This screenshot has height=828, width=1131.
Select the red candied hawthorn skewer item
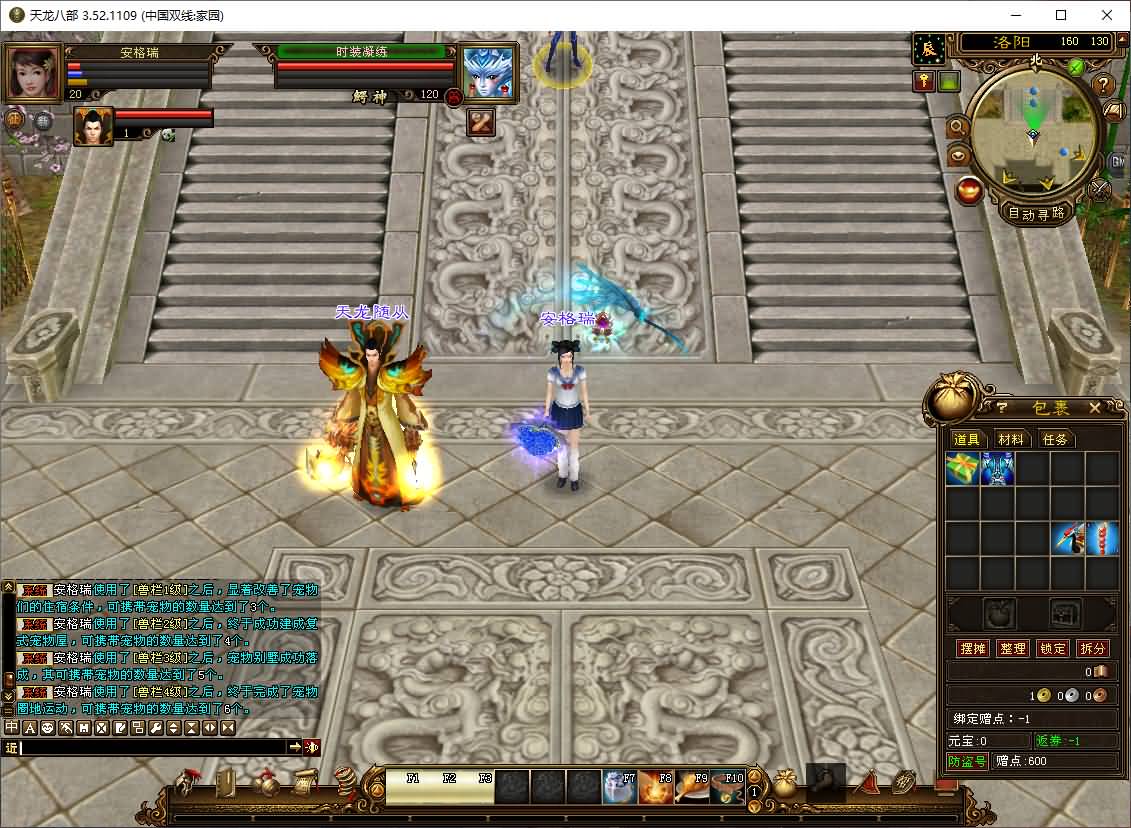click(1103, 538)
